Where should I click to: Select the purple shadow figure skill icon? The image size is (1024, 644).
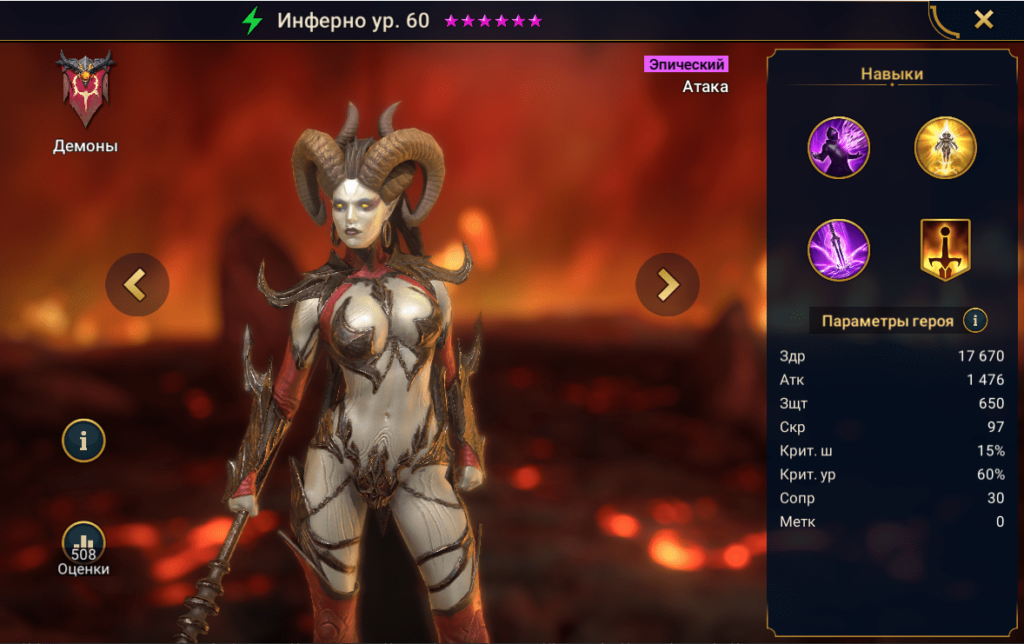click(839, 148)
